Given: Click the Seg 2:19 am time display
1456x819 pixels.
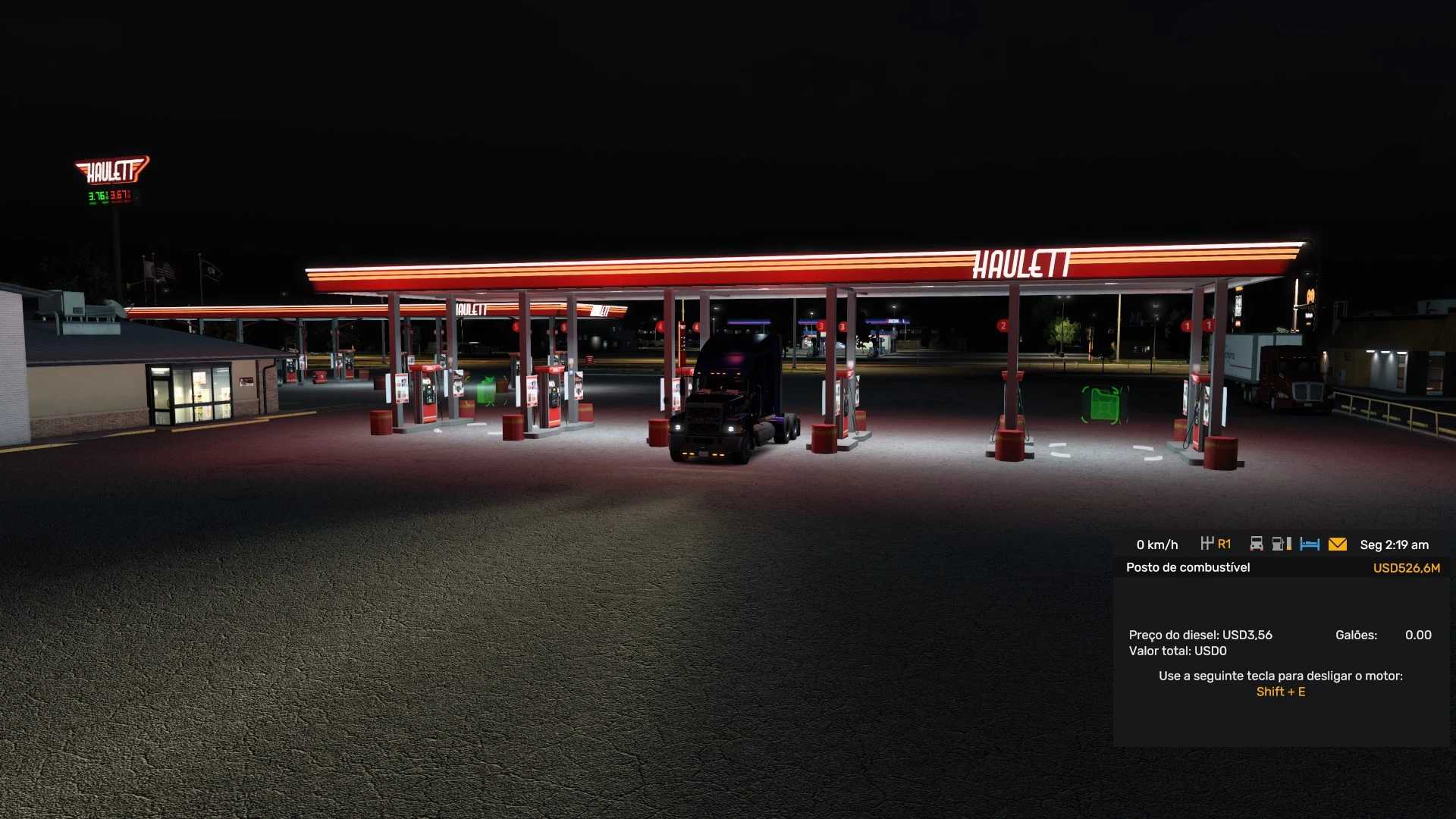Looking at the screenshot, I should click(1394, 544).
